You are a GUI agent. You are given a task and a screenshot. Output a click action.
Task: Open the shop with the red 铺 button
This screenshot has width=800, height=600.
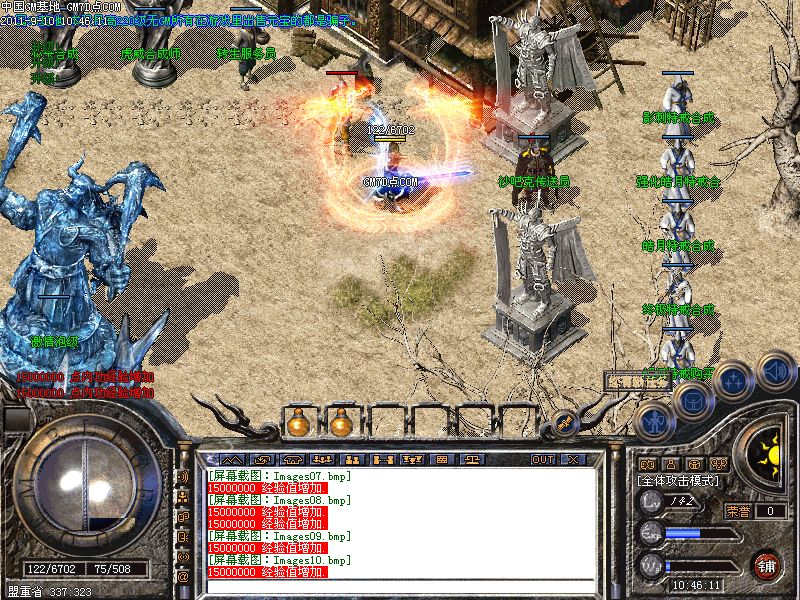pyautogui.click(x=767, y=564)
